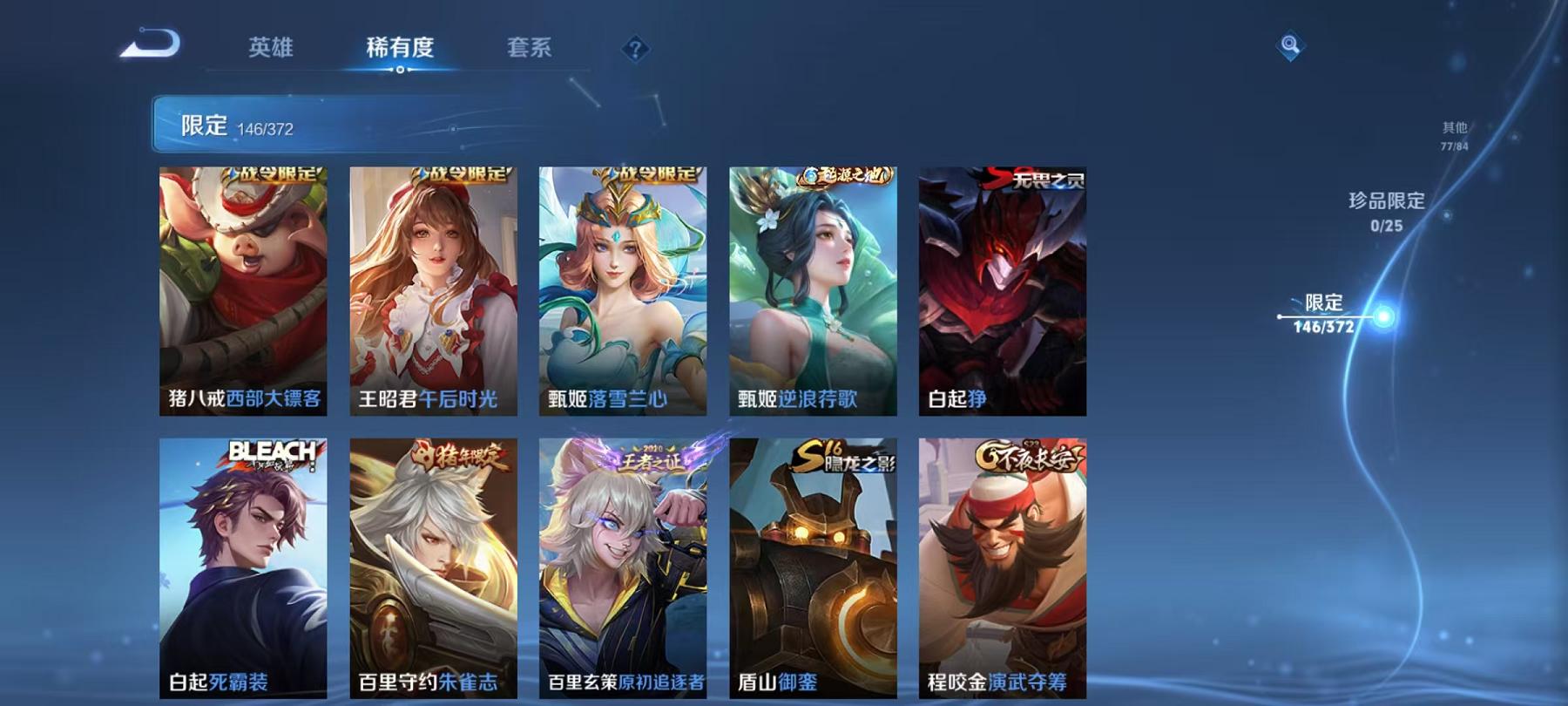The width and height of the screenshot is (1568, 706).
Task: Open the 甄姬 逆浪荇歌 thumbnail
Action: 812,288
